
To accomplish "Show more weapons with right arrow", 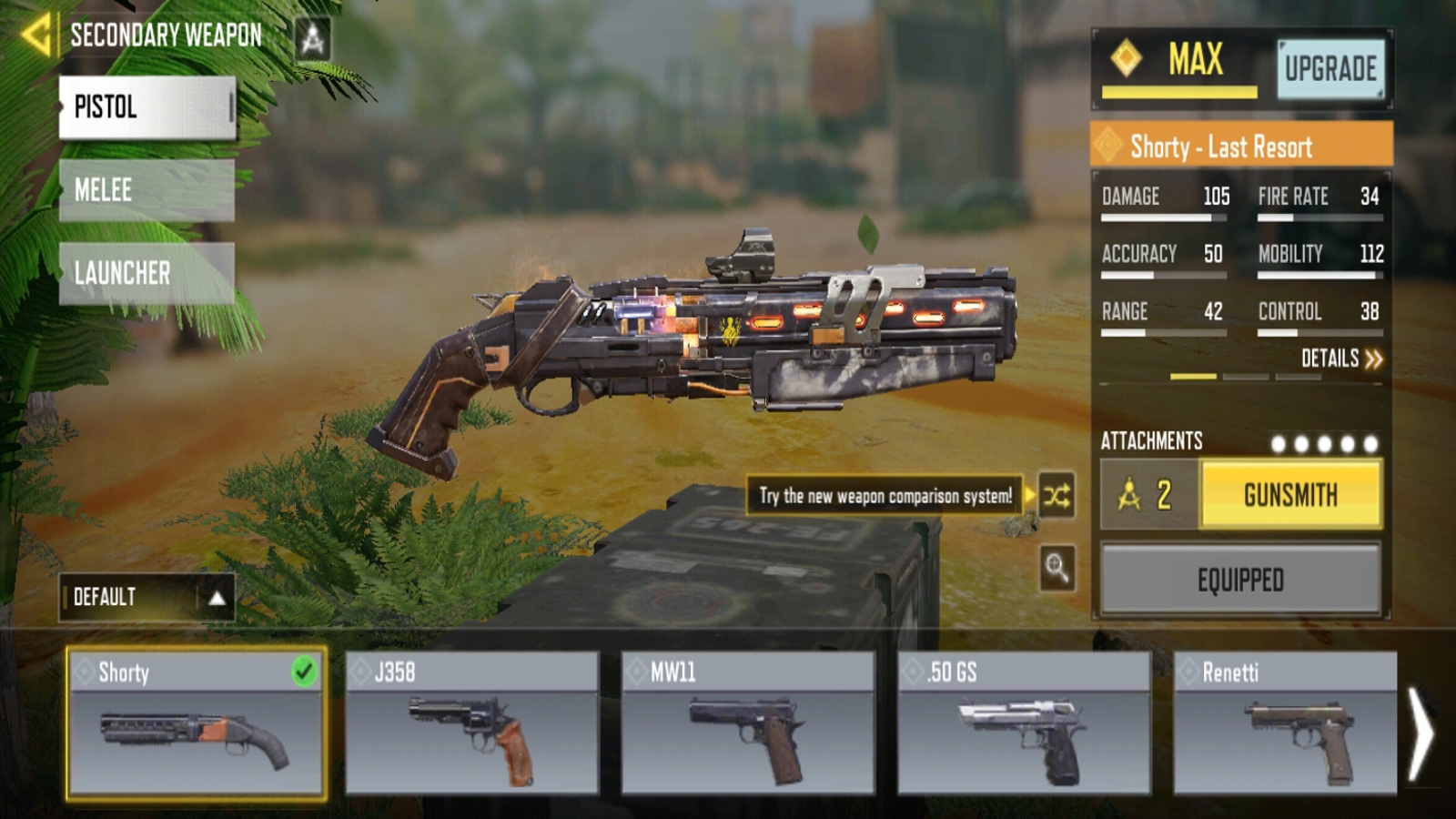I will click(1421, 733).
